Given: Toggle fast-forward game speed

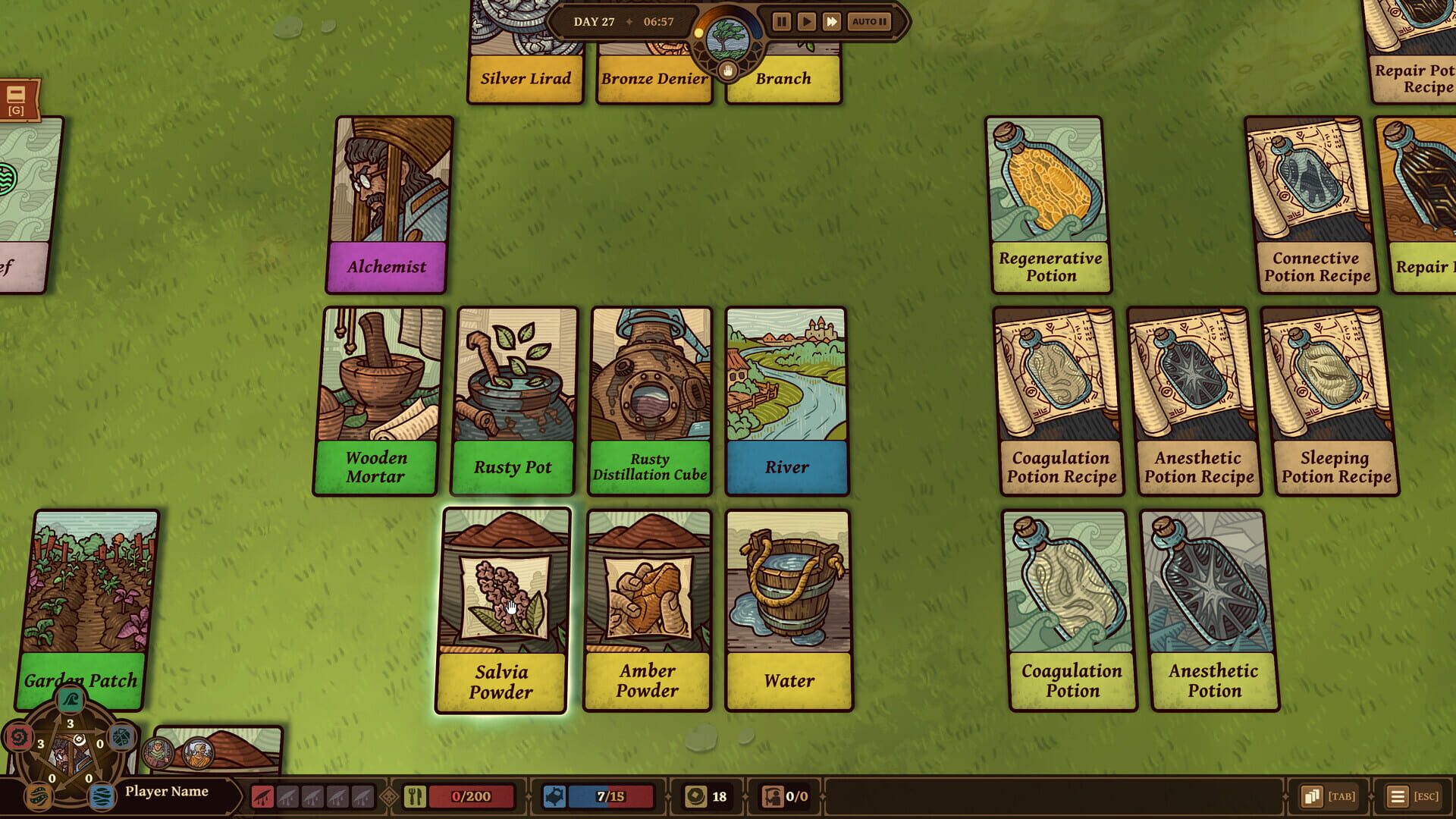Looking at the screenshot, I should (833, 22).
